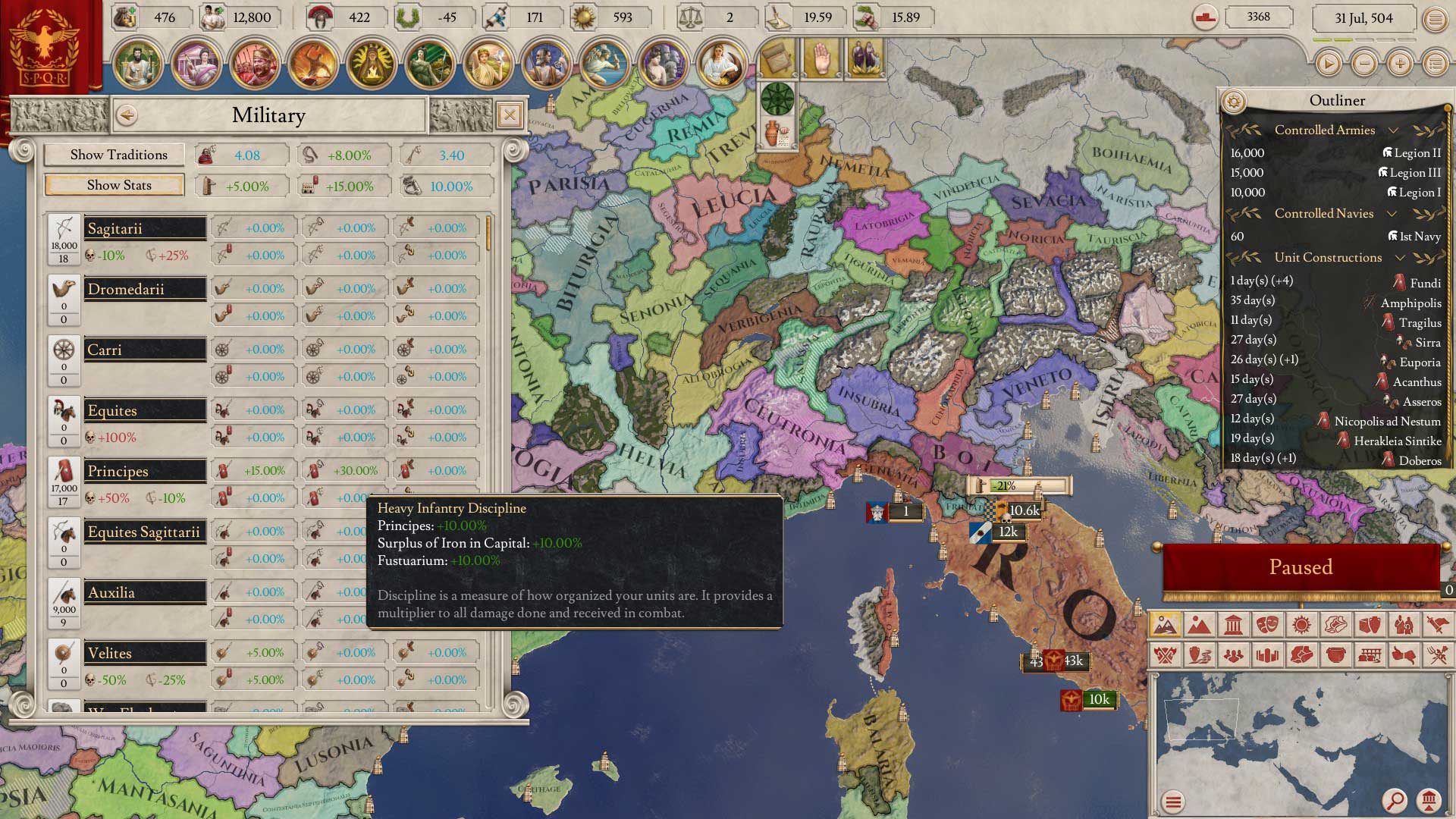This screenshot has width=1456, height=819.
Task: Open the Outliner gear settings
Action: (1234, 101)
